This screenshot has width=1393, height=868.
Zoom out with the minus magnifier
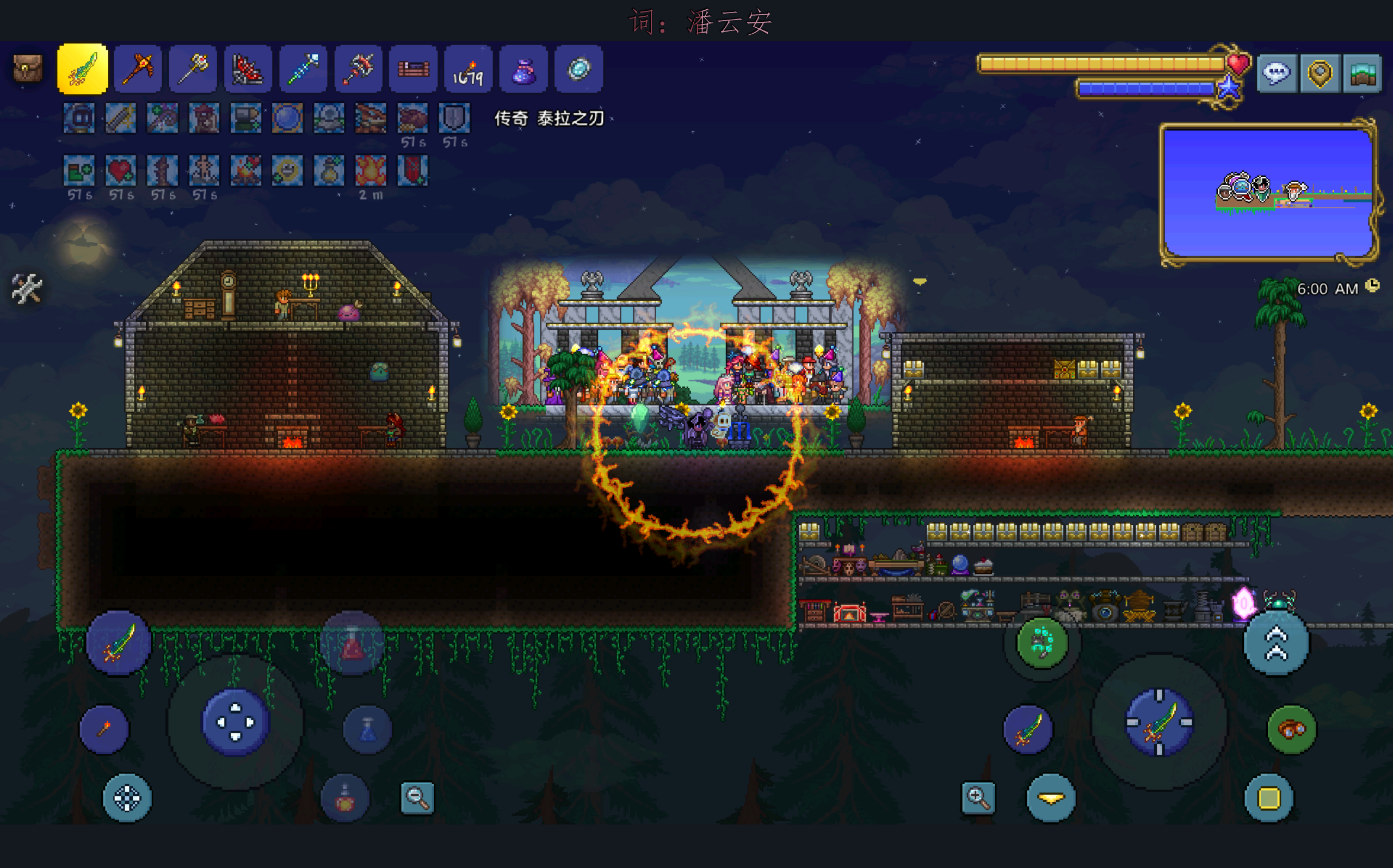(417, 797)
